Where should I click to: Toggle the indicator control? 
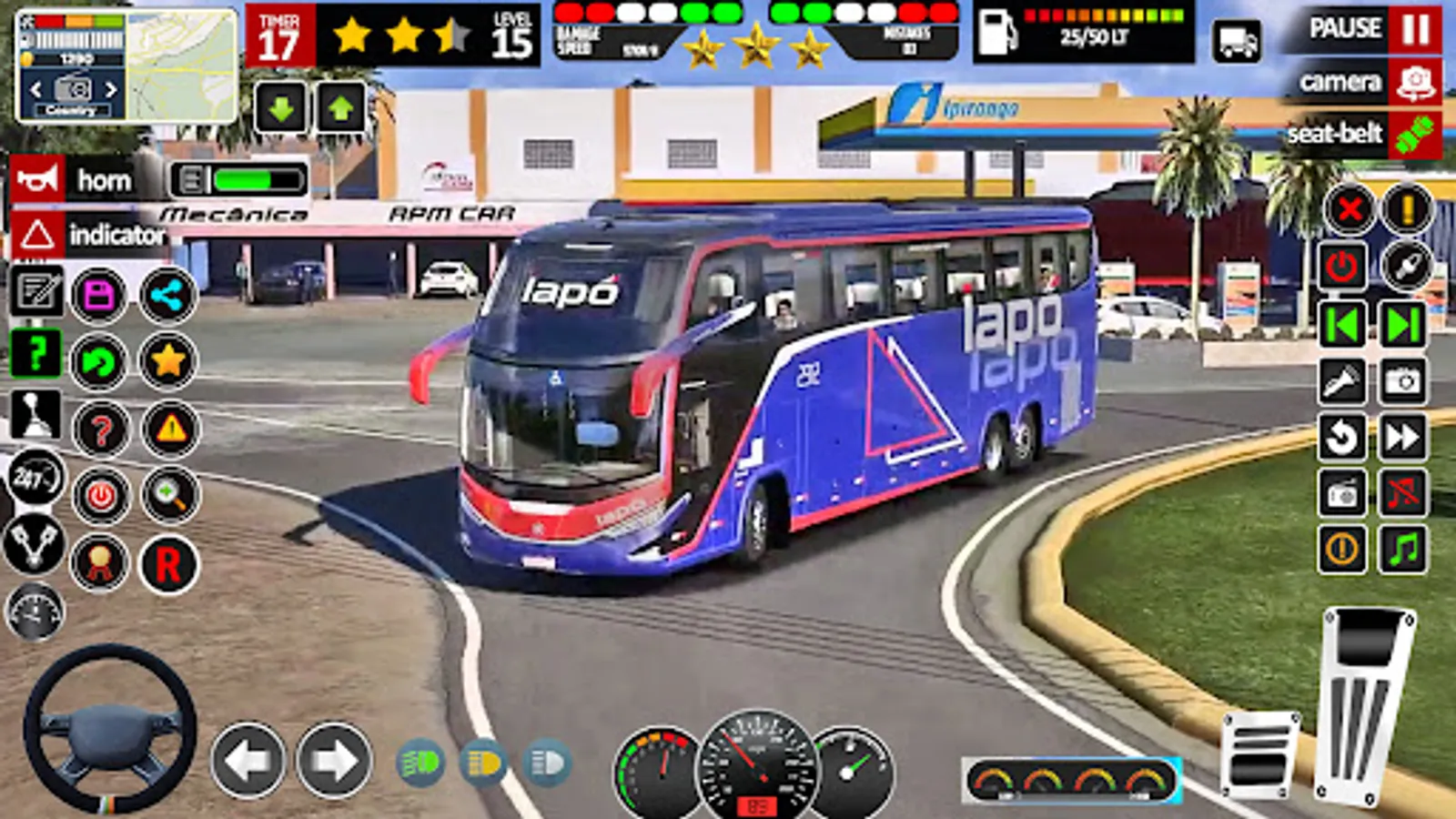click(x=36, y=237)
